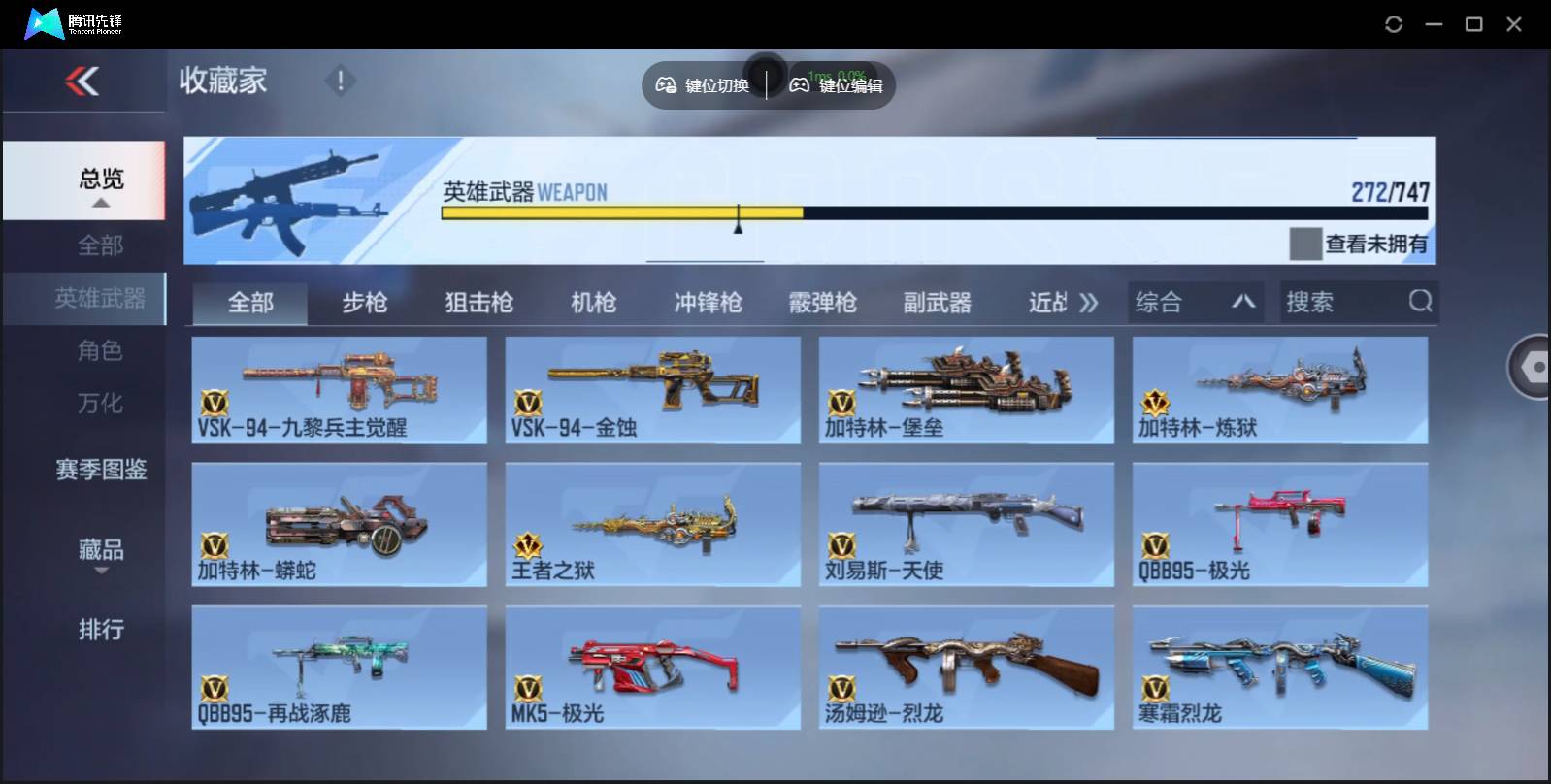Click the refresh icon in the title bar
Image resolution: width=1551 pixels, height=784 pixels.
tap(1395, 23)
